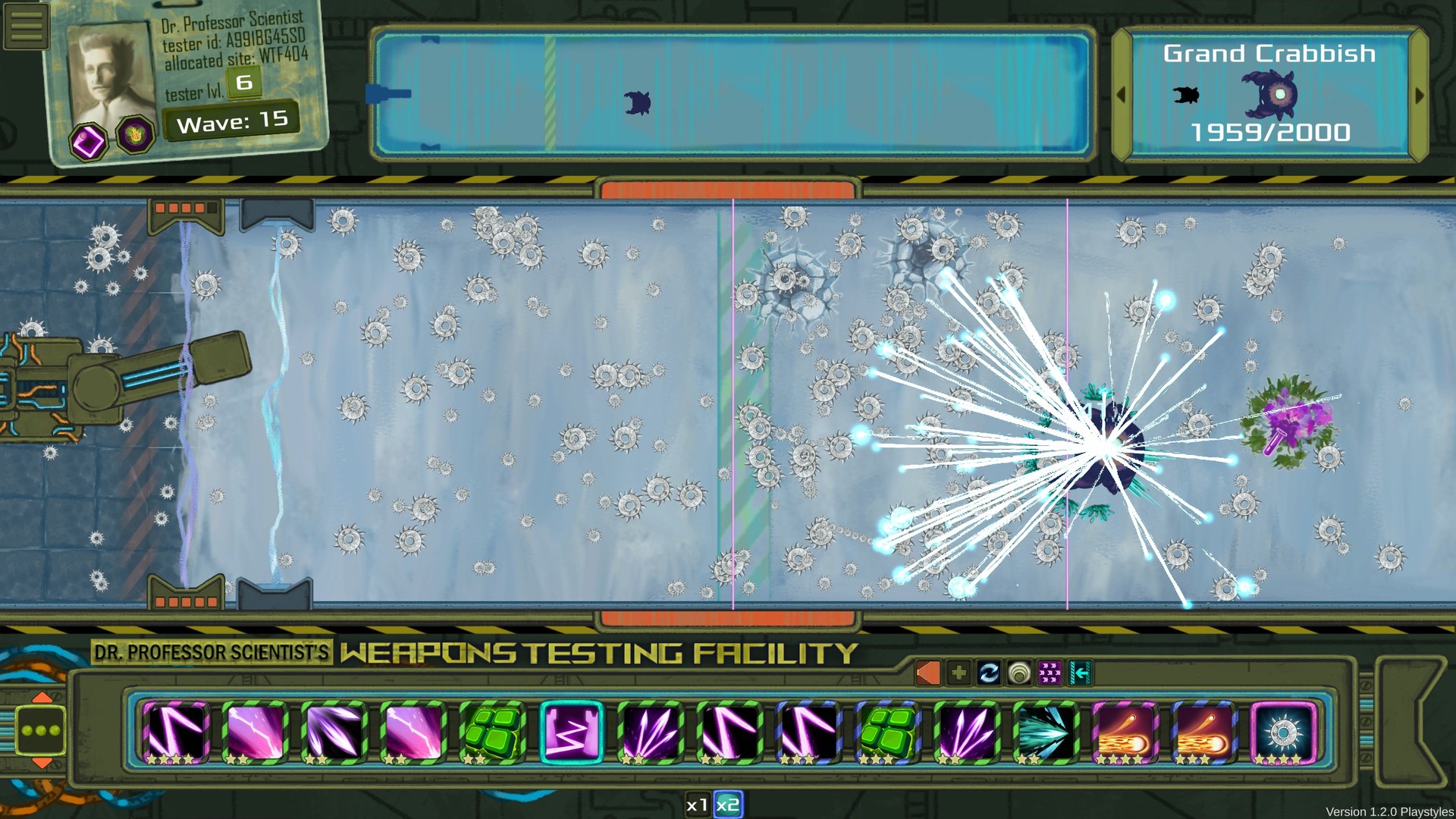Click the refresh weapons icon
Image resolution: width=1456 pixels, height=819 pixels.
click(x=987, y=671)
